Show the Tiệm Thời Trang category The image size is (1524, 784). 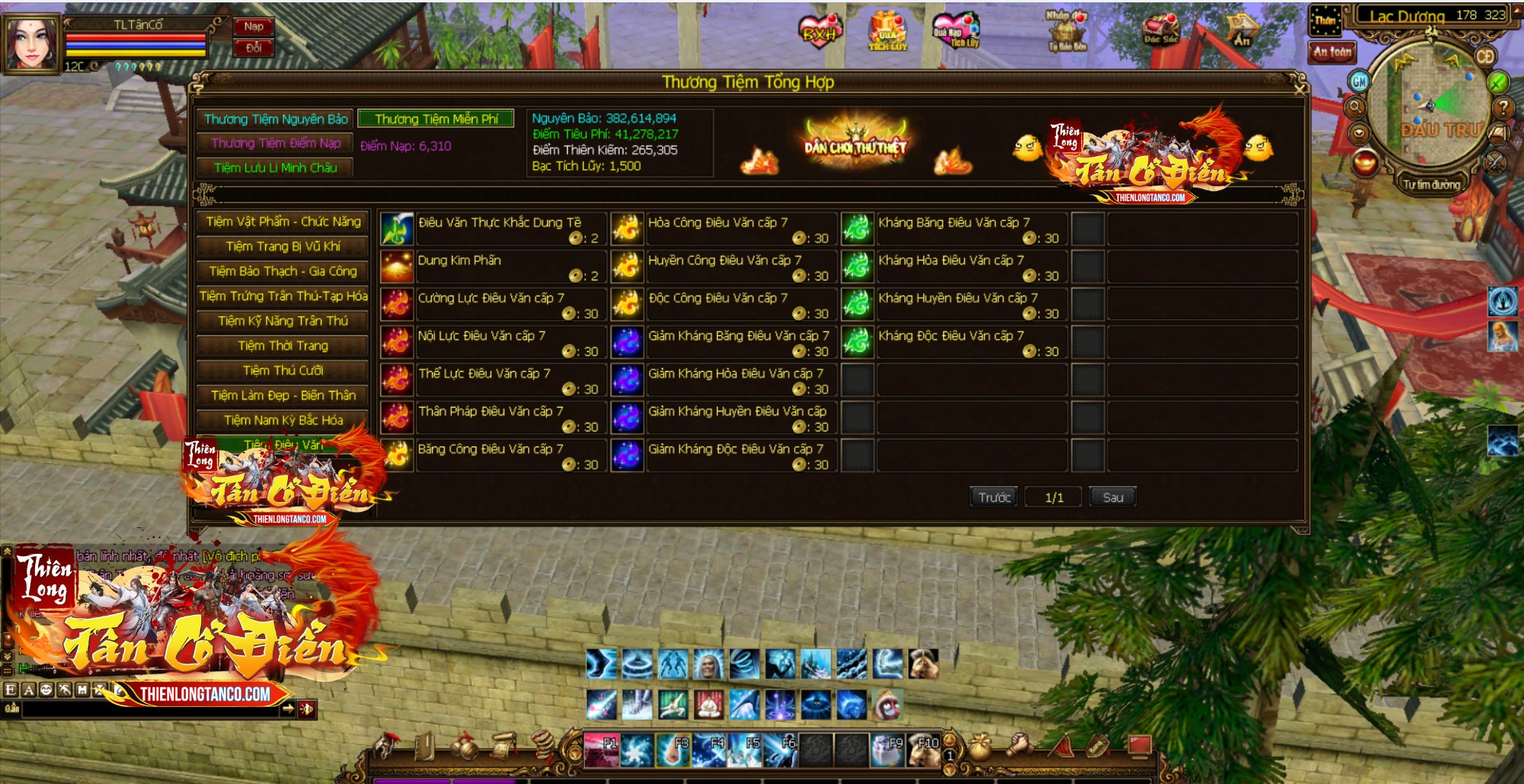coord(283,346)
